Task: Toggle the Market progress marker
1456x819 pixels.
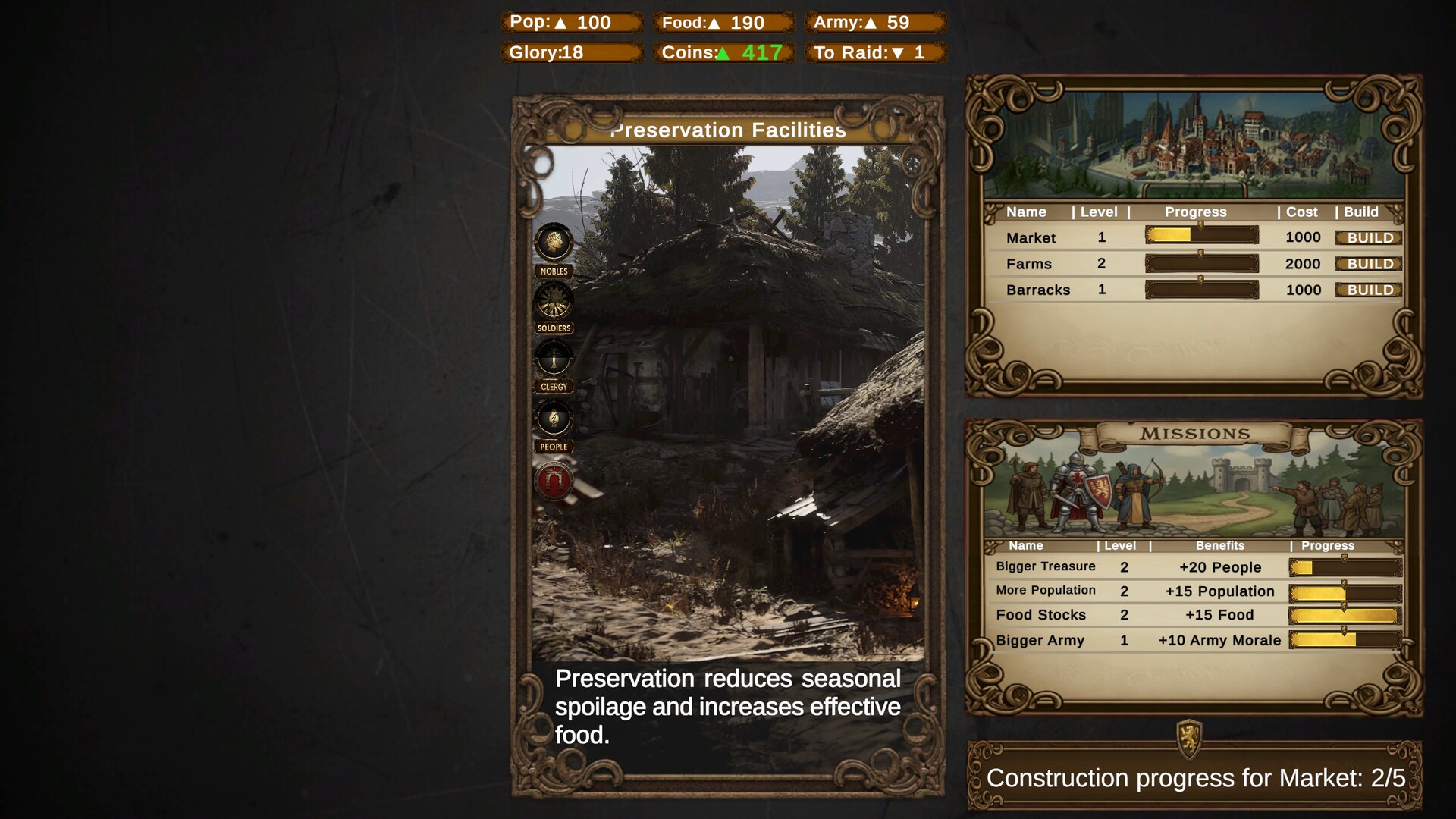Action: (1200, 235)
